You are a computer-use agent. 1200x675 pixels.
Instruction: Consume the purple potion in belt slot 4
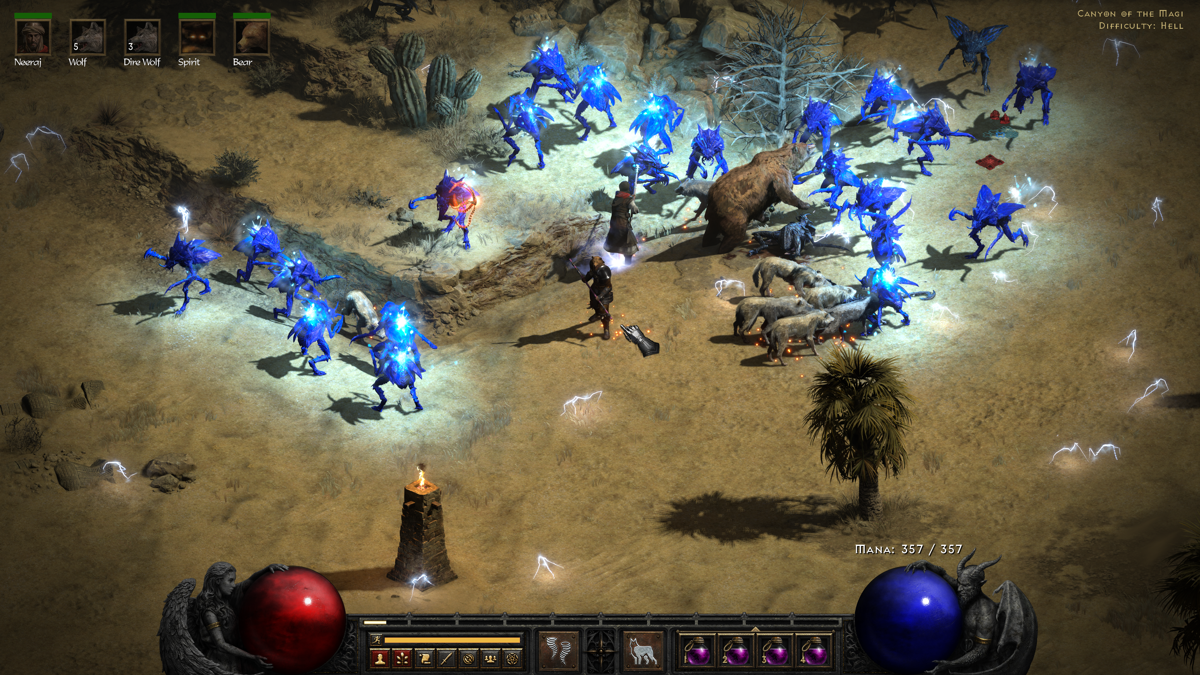point(817,652)
